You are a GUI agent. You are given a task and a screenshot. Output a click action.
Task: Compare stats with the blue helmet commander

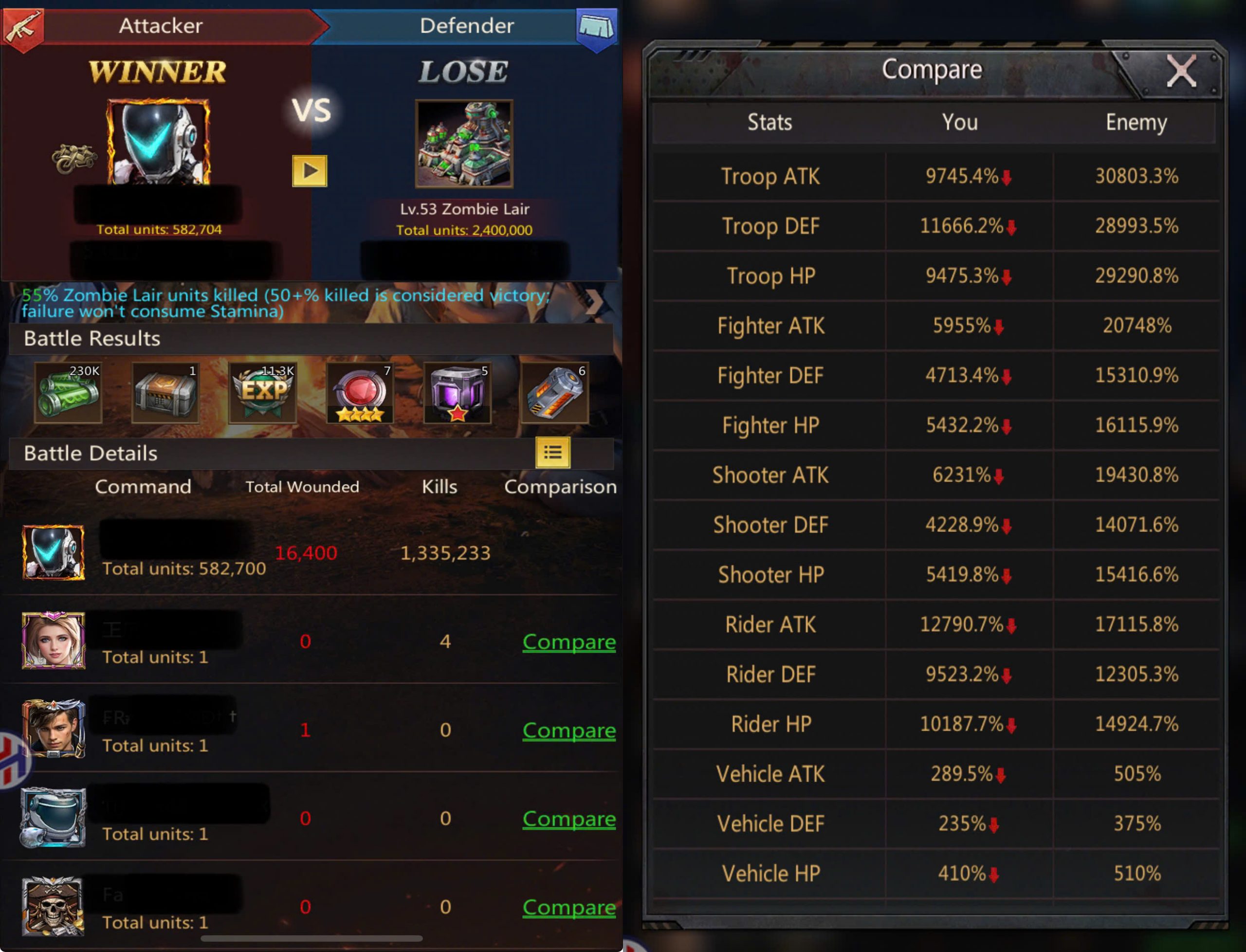pyautogui.click(x=568, y=818)
